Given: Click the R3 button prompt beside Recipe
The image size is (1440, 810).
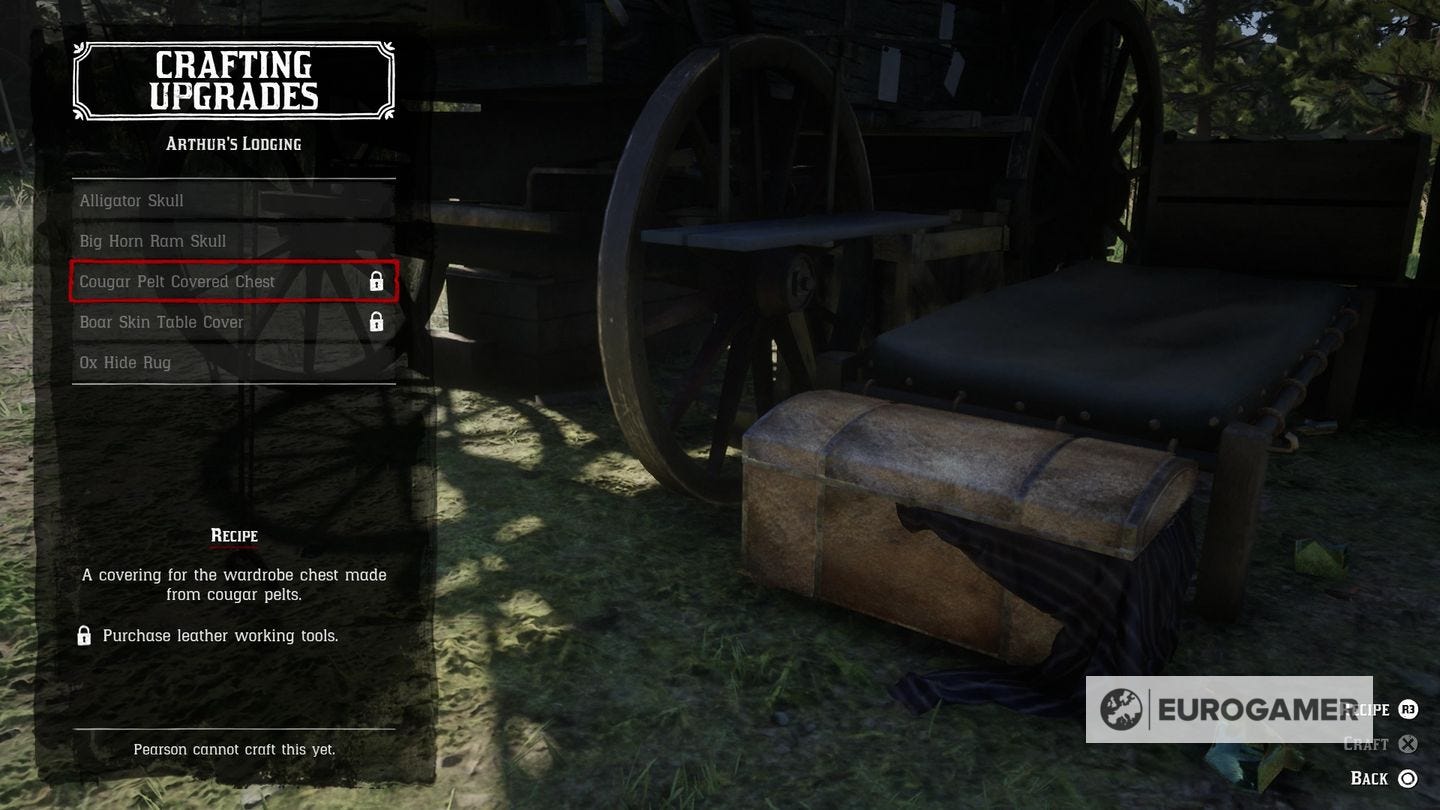Looking at the screenshot, I should (x=1408, y=709).
